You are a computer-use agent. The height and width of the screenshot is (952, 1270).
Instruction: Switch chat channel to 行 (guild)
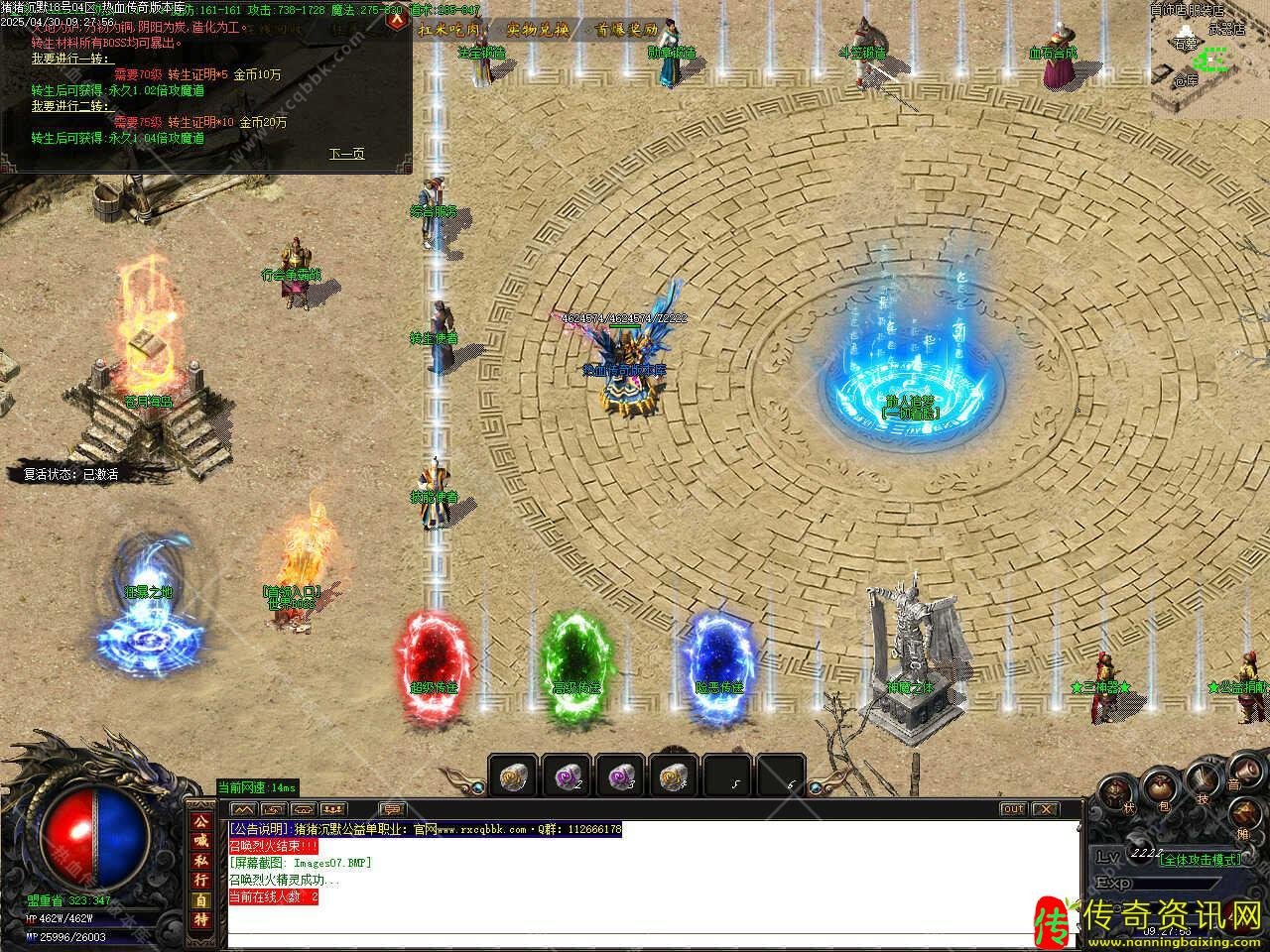tap(201, 881)
